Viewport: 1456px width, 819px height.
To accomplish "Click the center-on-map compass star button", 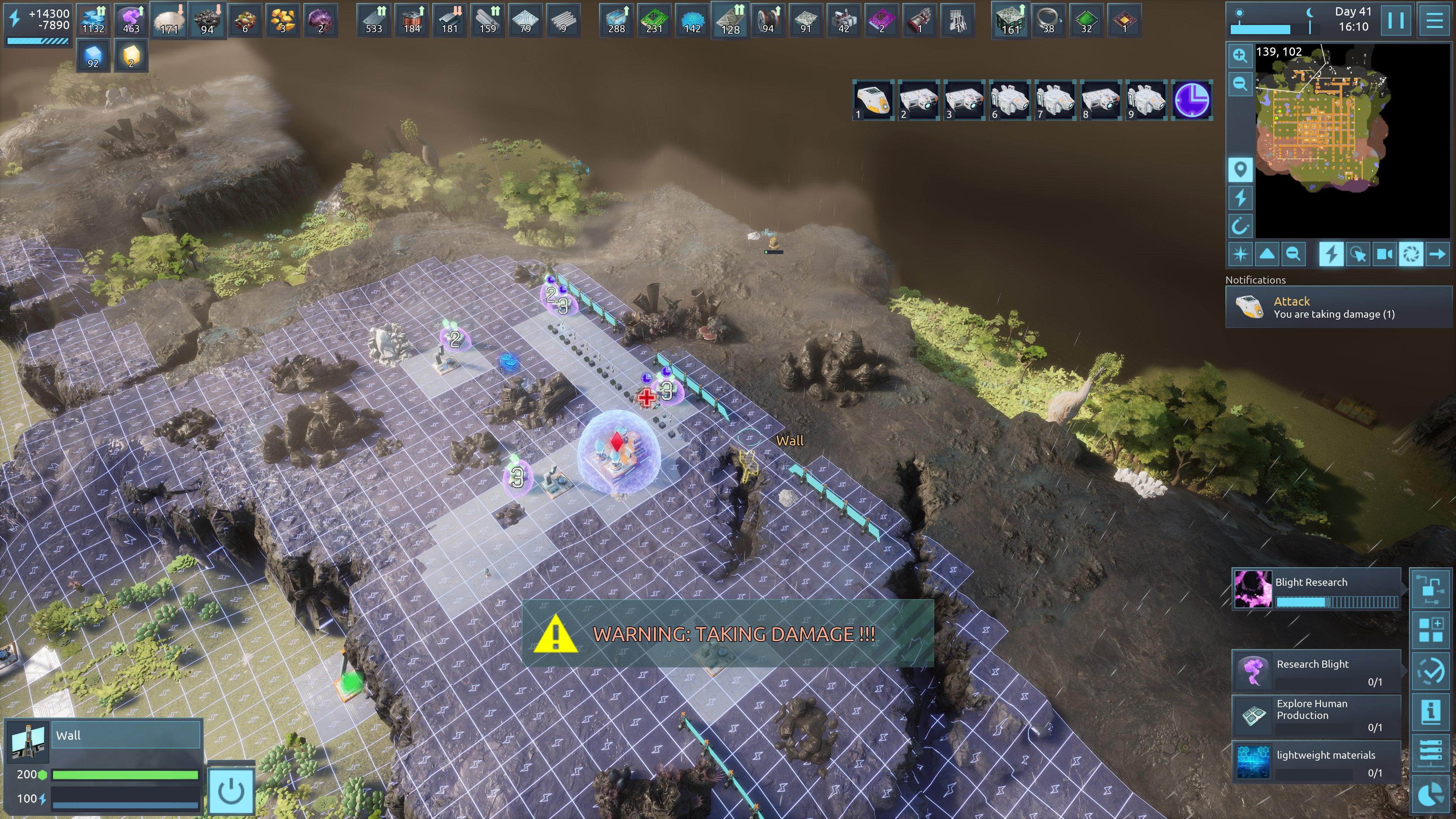I will (1240, 254).
